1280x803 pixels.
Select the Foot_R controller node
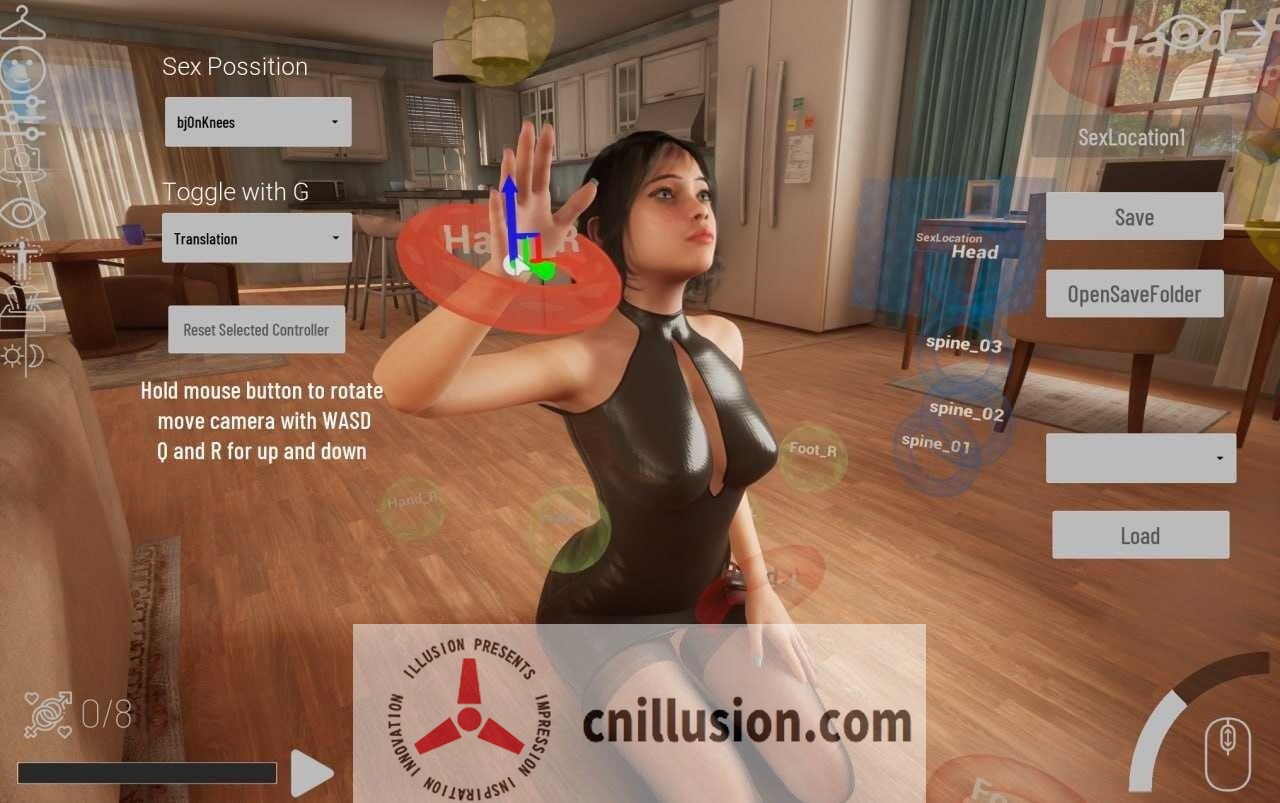pos(812,451)
